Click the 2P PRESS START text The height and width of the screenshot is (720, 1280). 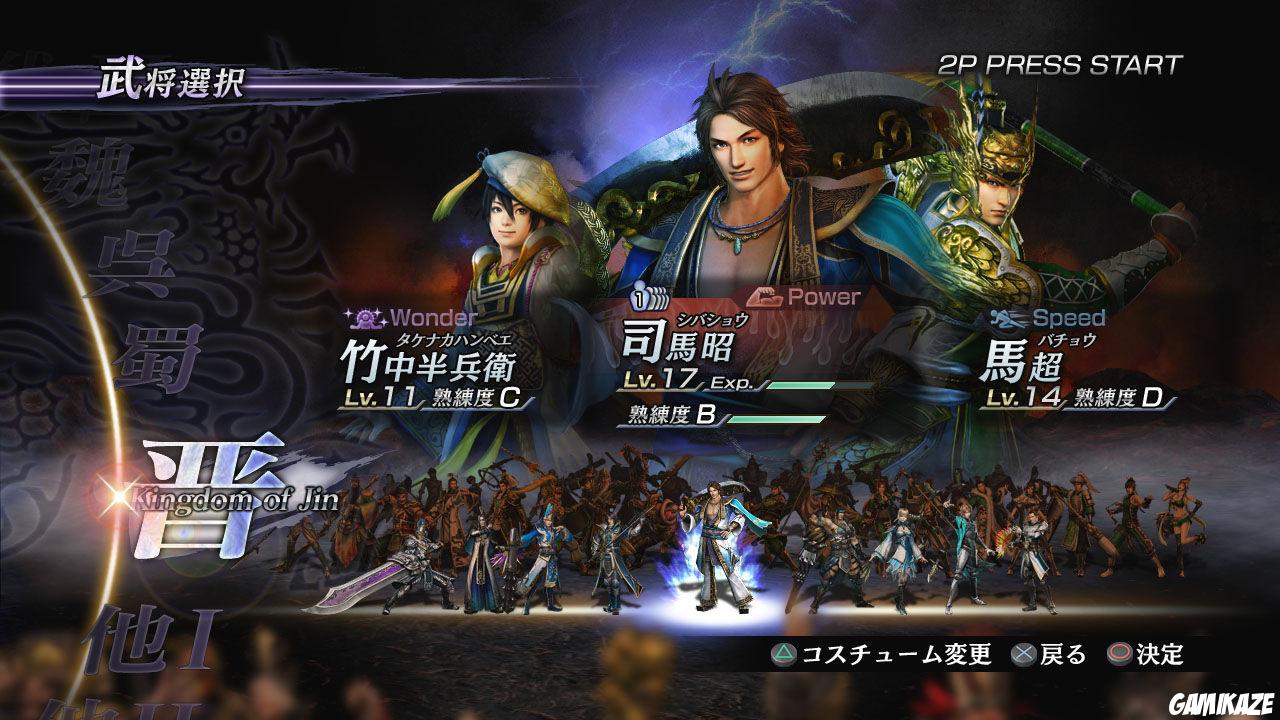tap(1062, 62)
